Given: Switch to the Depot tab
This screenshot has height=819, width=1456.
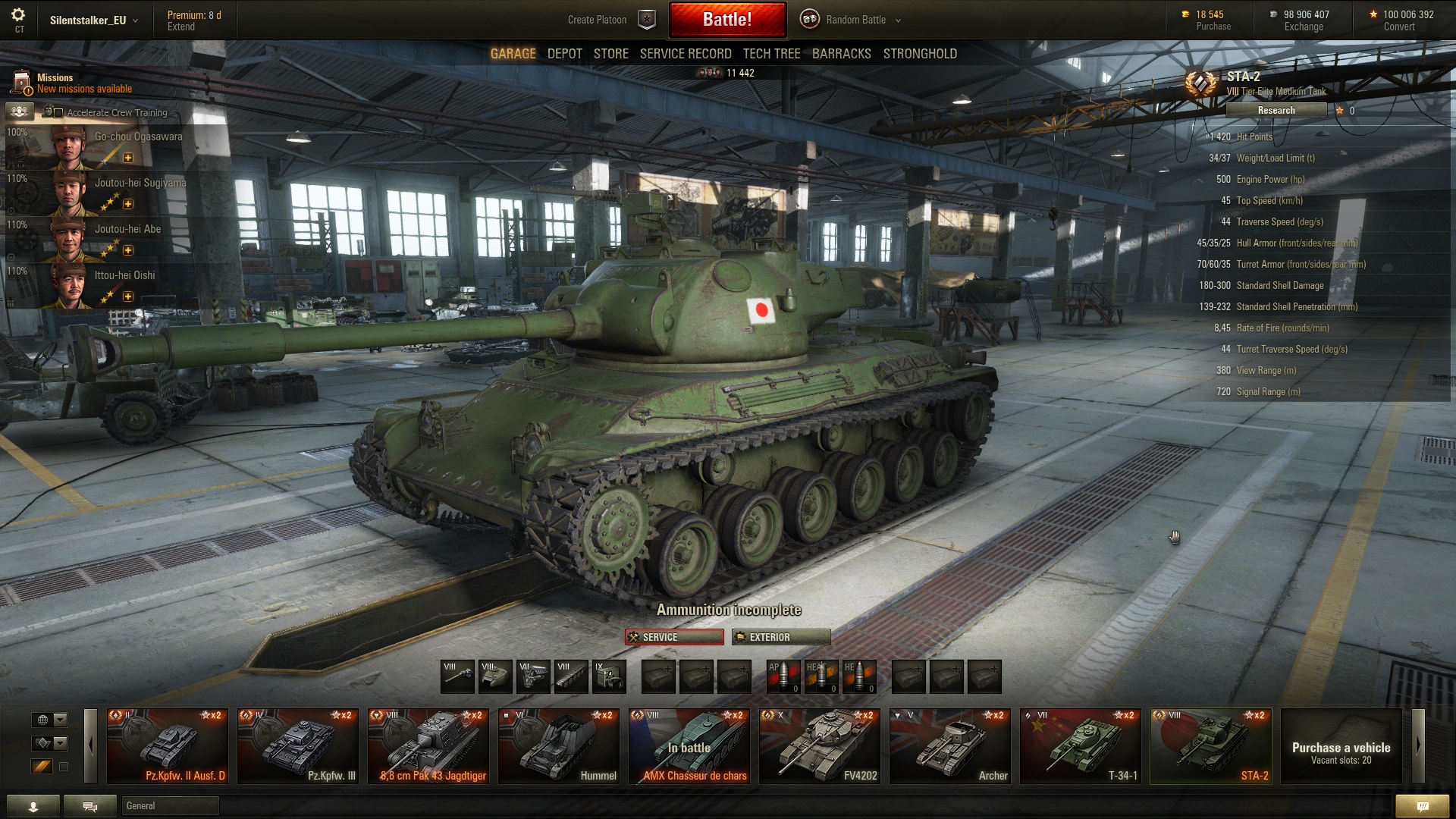Looking at the screenshot, I should pyautogui.click(x=564, y=54).
